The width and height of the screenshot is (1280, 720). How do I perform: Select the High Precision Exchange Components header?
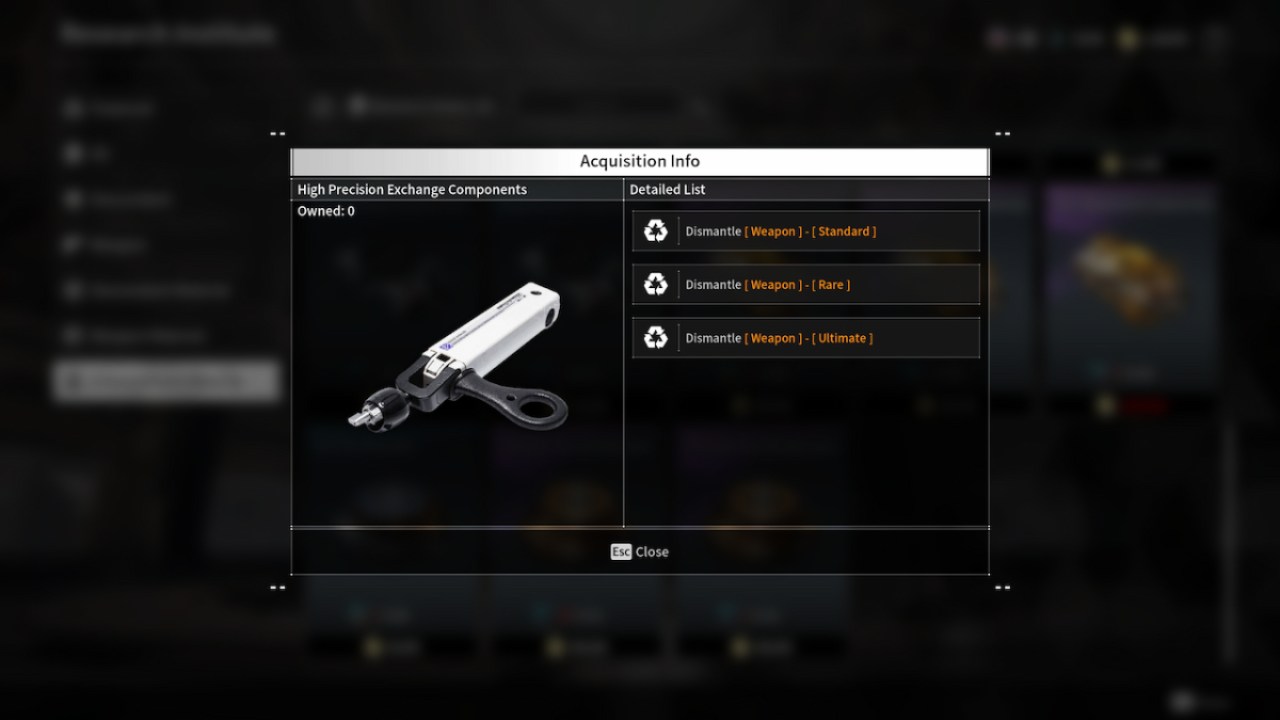point(411,189)
